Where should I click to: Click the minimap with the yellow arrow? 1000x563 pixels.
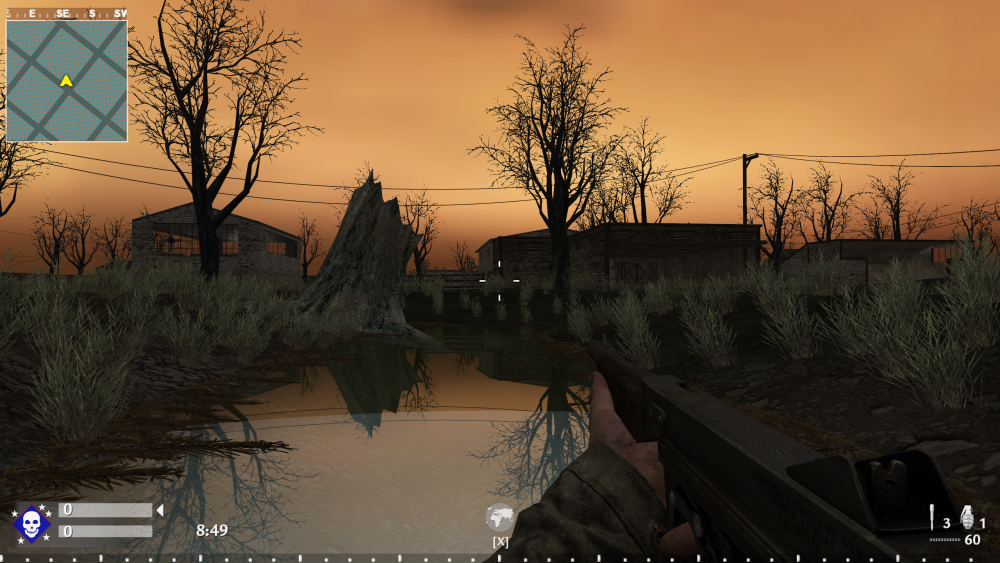[66, 80]
